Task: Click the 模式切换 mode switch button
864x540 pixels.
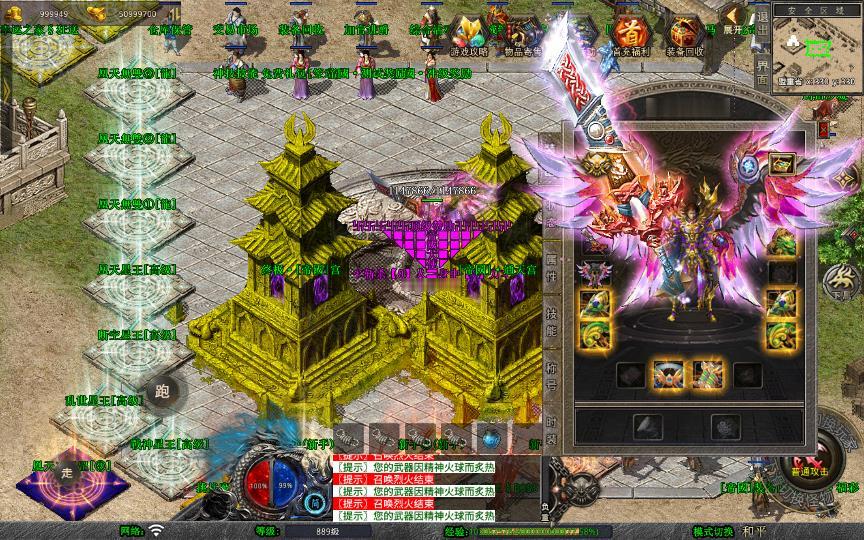Action: point(713,531)
